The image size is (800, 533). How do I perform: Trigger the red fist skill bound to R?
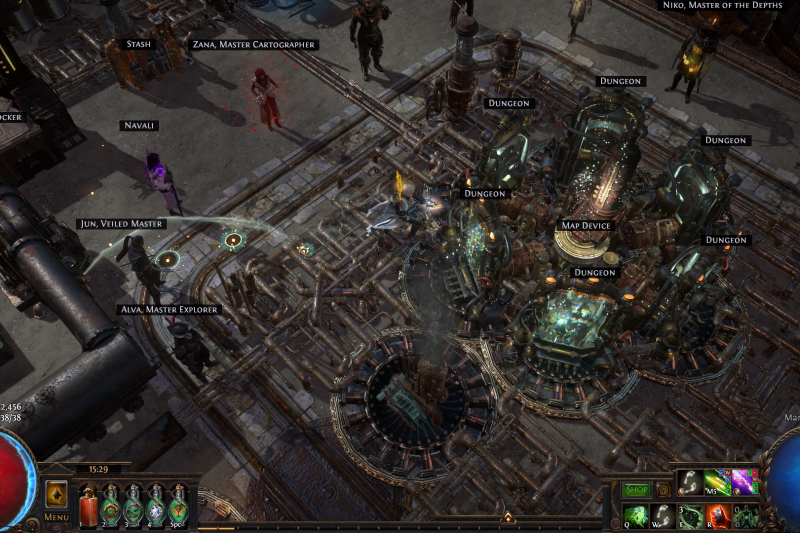(x=718, y=516)
